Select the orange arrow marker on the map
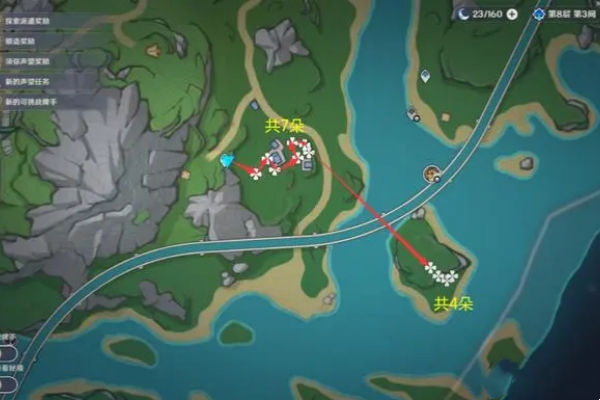Viewport: 600px width, 400px height. (151, 49)
